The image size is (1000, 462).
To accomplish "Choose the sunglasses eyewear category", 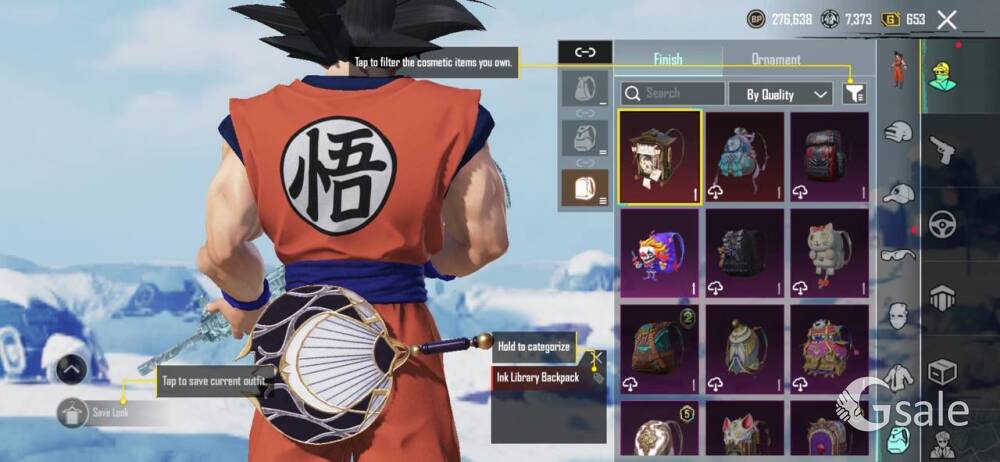I will tap(898, 254).
